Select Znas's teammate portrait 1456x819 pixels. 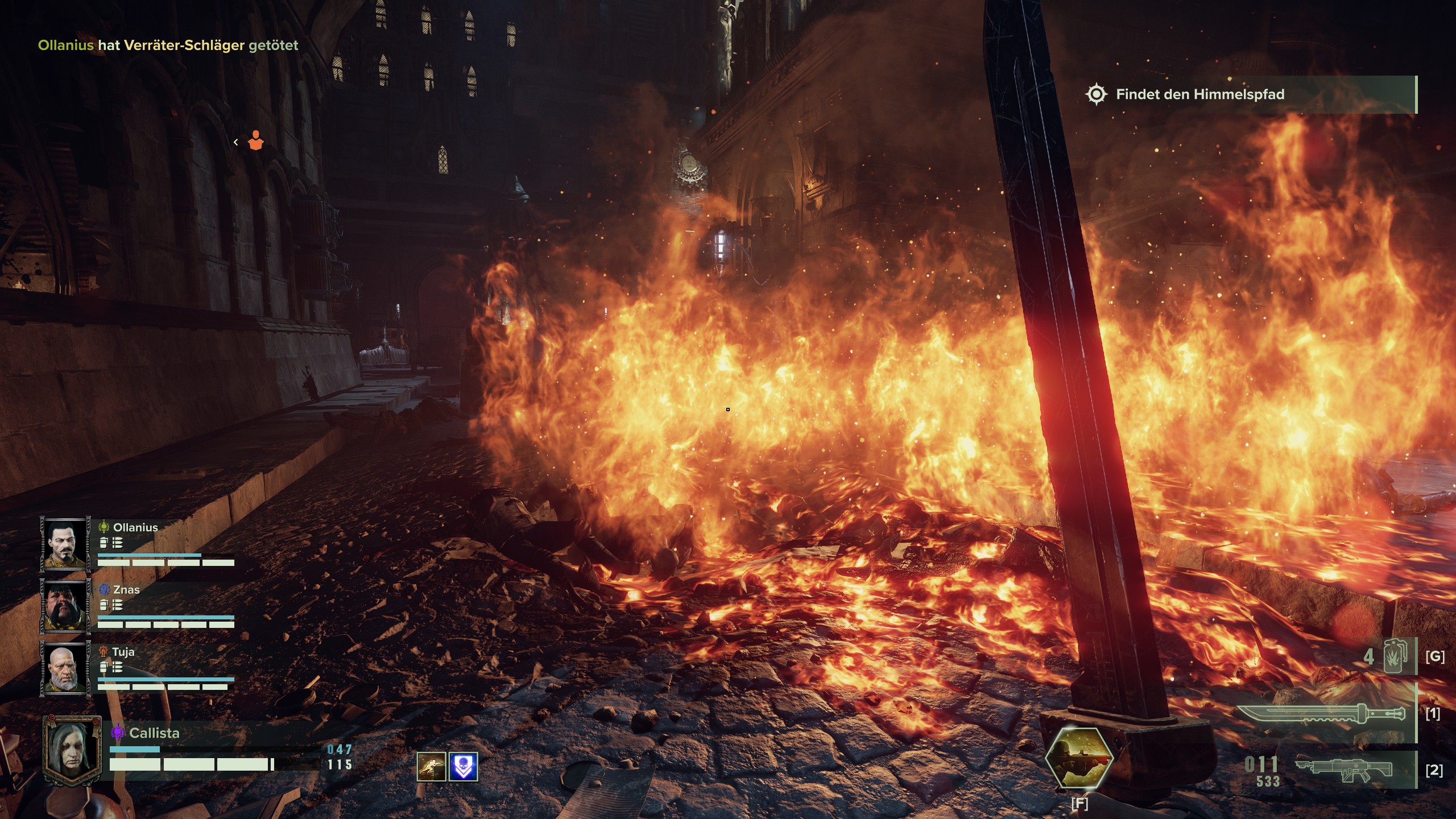(64, 606)
